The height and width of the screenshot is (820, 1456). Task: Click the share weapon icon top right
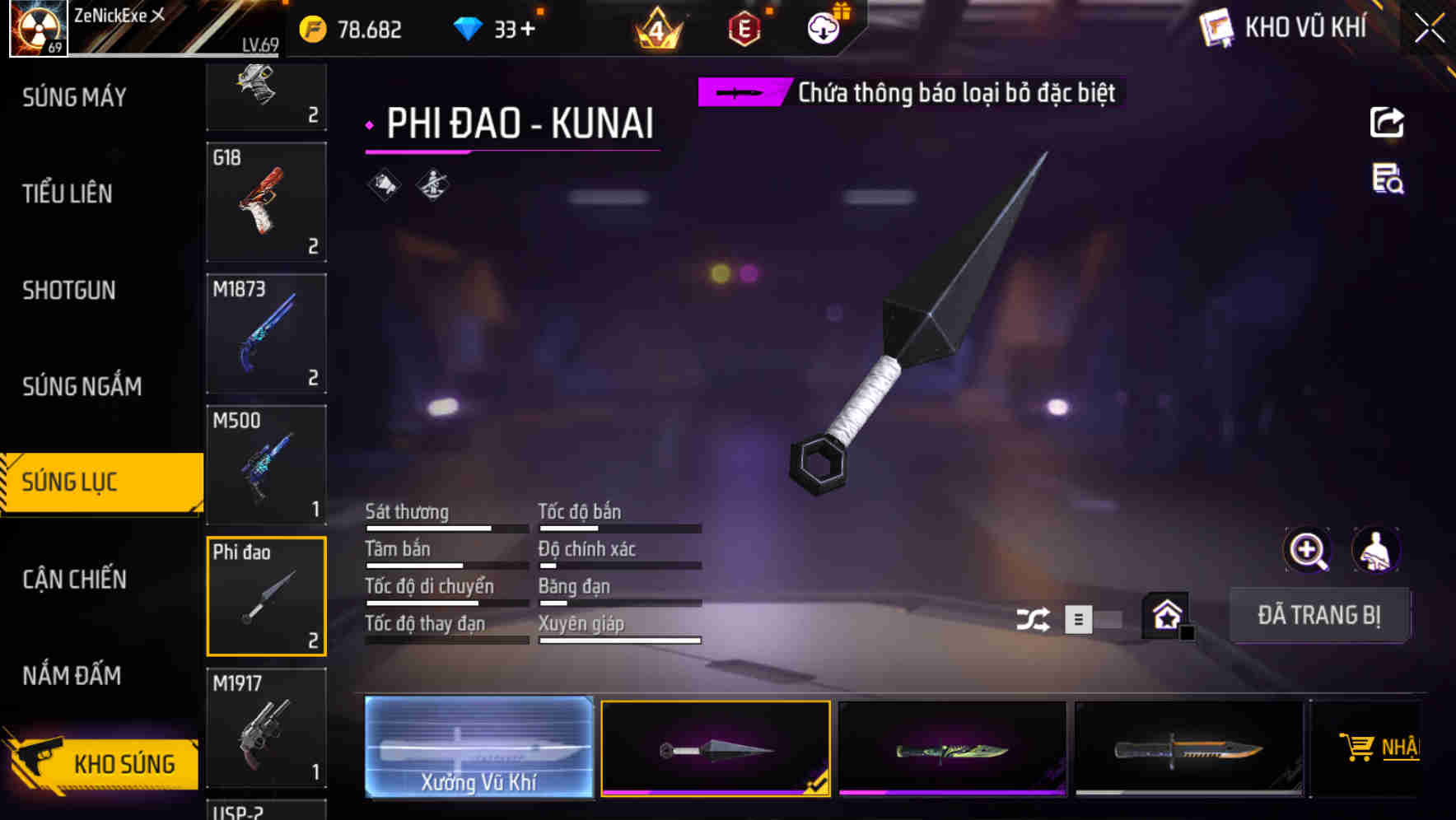pos(1388,122)
